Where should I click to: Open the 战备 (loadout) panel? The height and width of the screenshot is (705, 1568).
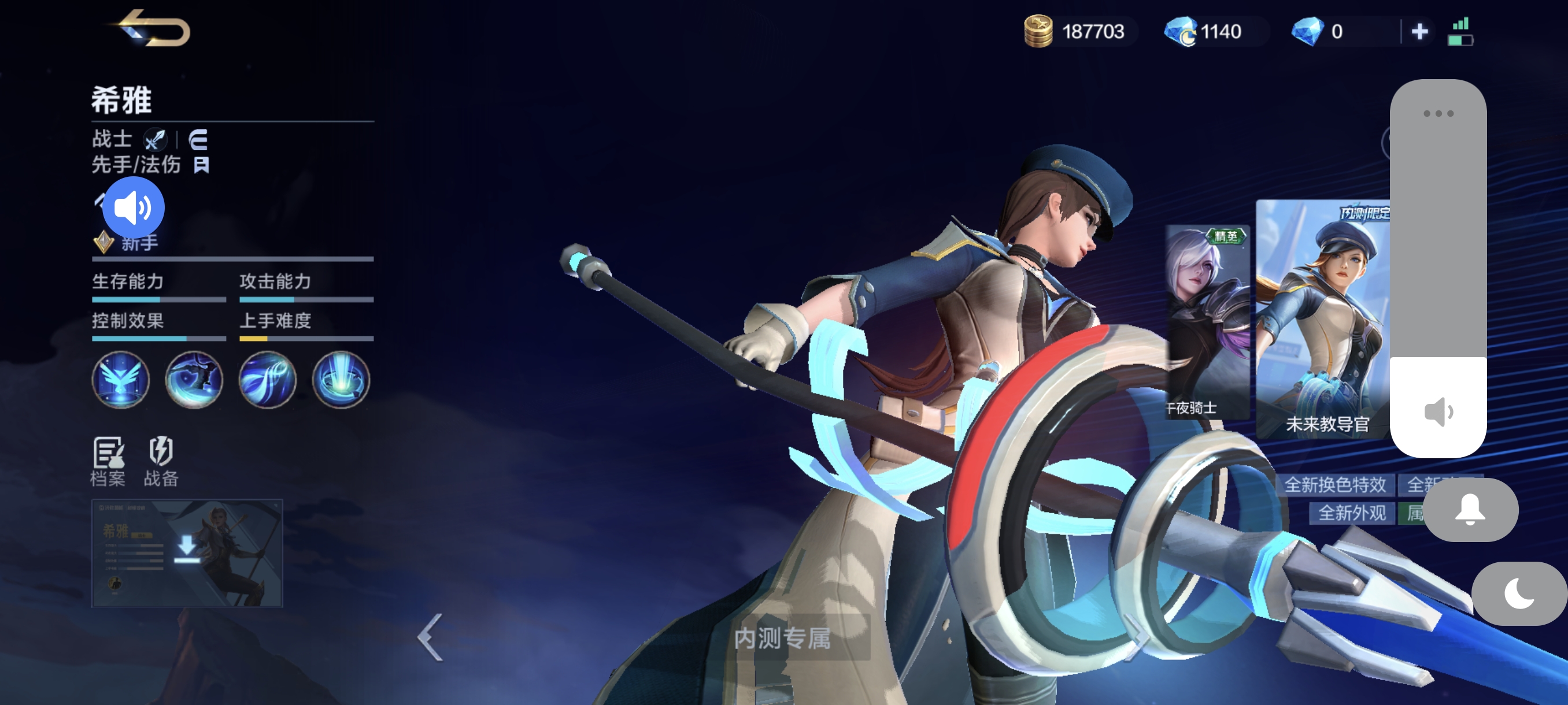point(161,462)
